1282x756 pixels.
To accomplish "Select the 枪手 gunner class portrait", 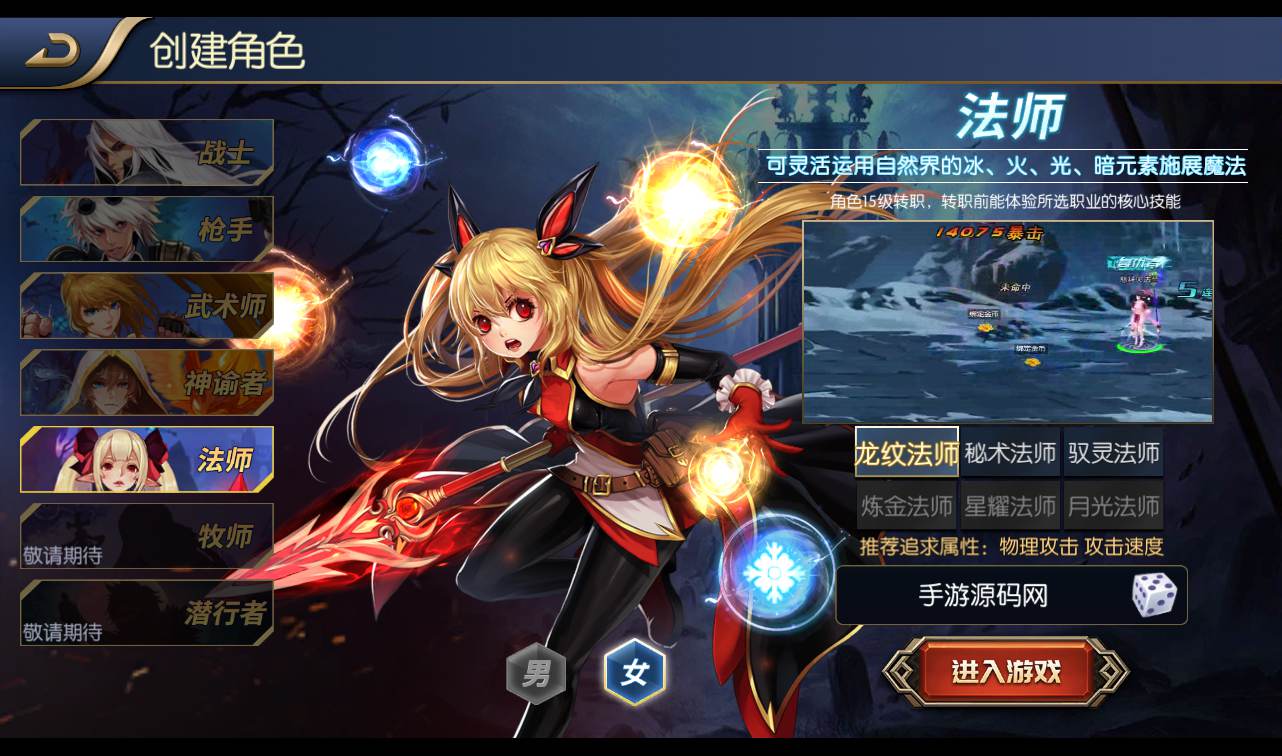I will 146,229.
